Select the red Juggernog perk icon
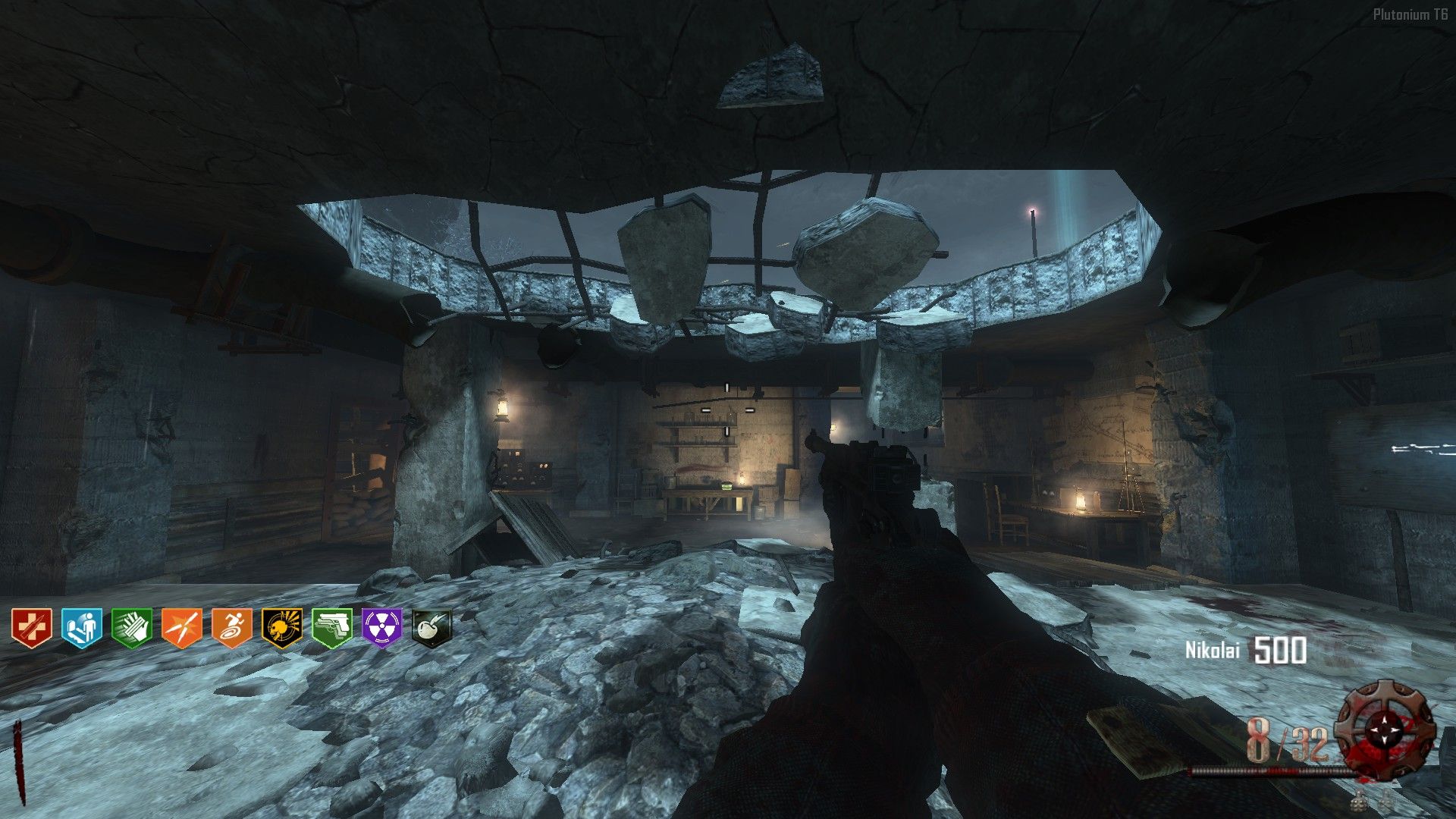The image size is (1456, 819). (x=32, y=629)
